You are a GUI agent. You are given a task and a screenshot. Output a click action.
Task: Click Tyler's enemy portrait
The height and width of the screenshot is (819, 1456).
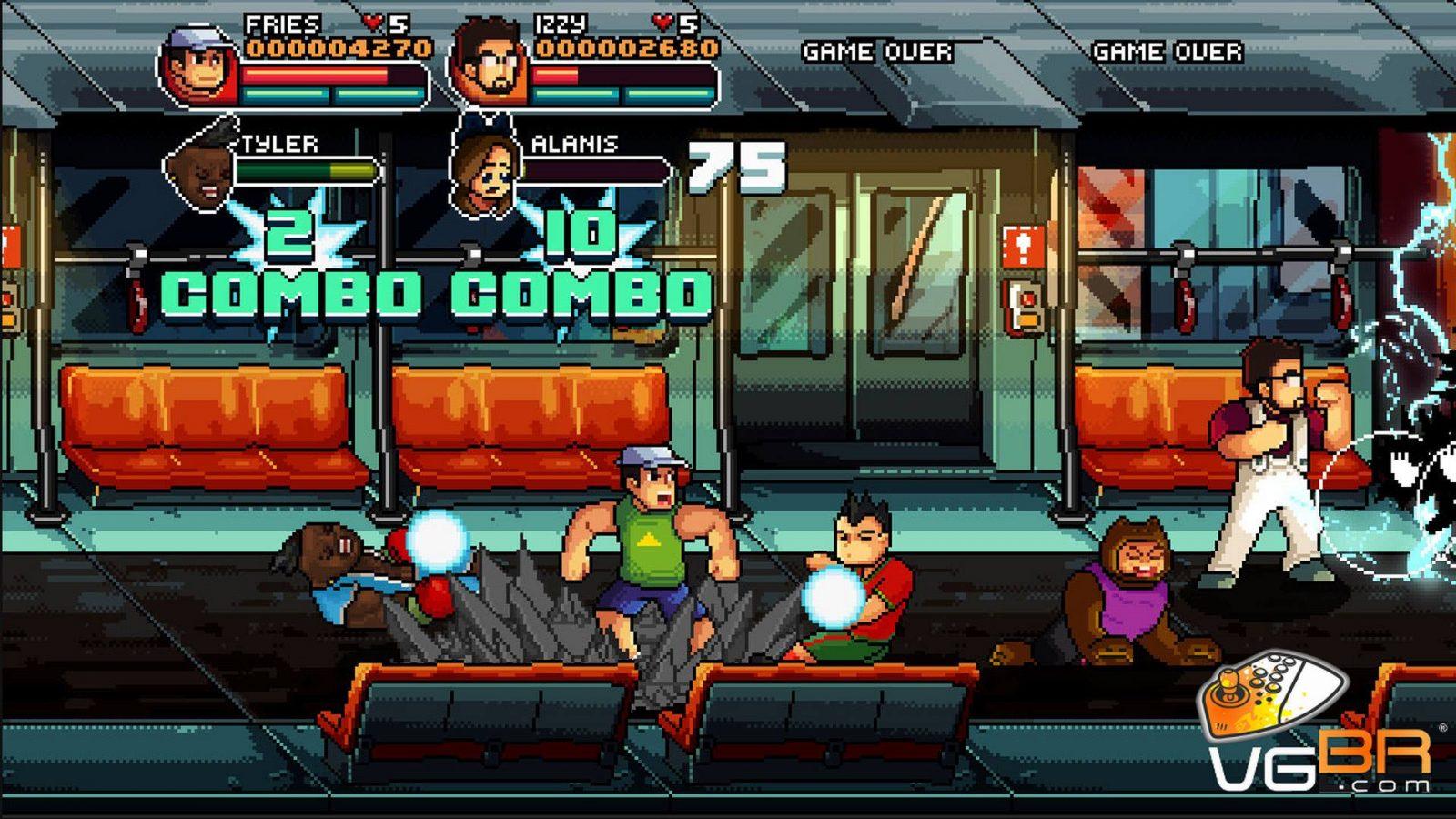pyautogui.click(x=199, y=167)
